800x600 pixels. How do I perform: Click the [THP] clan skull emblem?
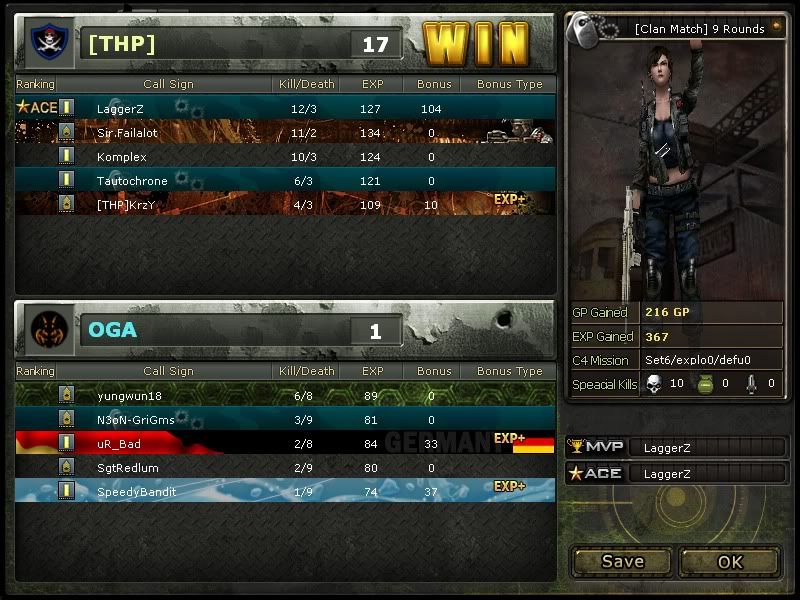point(45,43)
